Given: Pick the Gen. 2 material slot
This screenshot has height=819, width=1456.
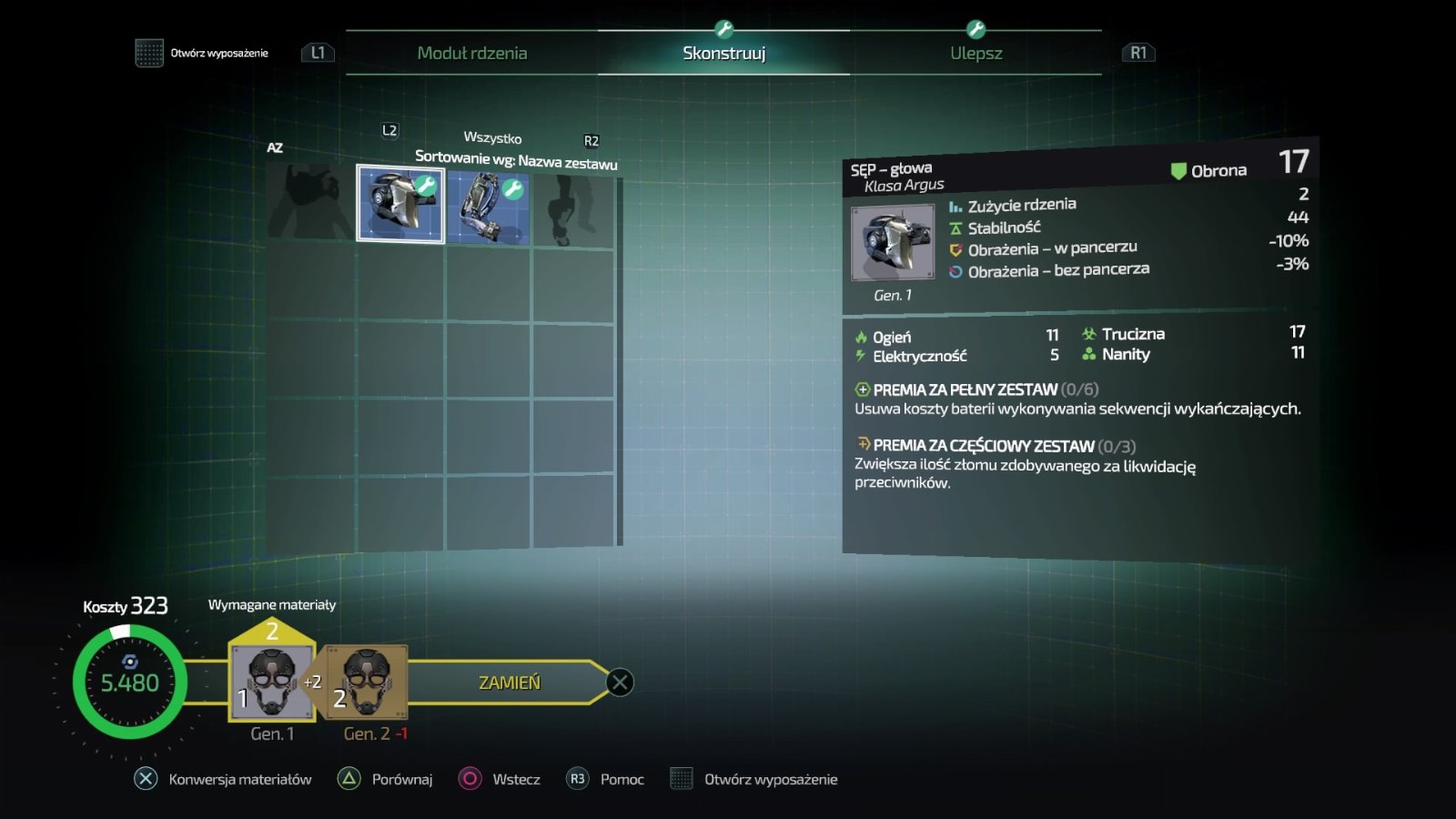Looking at the screenshot, I should (x=367, y=682).
